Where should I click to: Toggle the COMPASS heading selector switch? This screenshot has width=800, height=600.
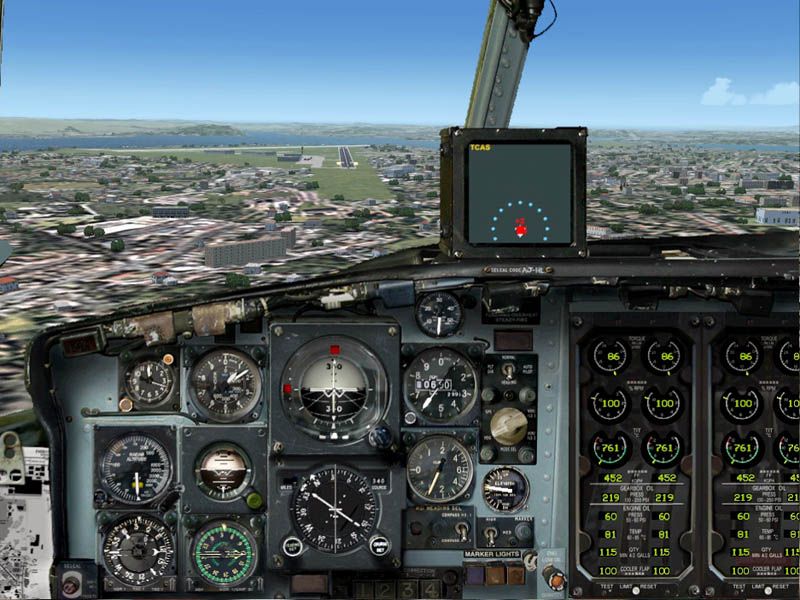click(461, 532)
